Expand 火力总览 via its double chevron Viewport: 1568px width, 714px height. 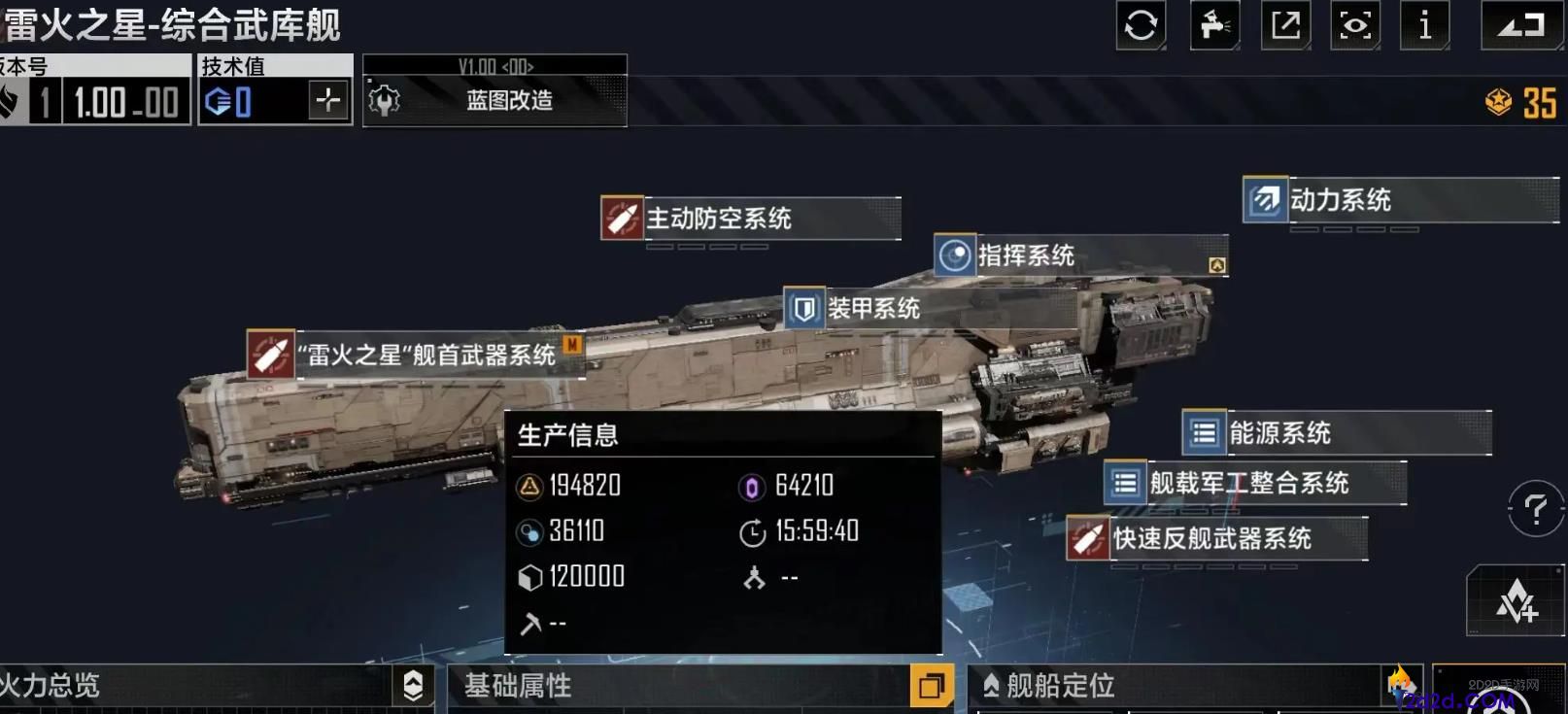(x=412, y=687)
